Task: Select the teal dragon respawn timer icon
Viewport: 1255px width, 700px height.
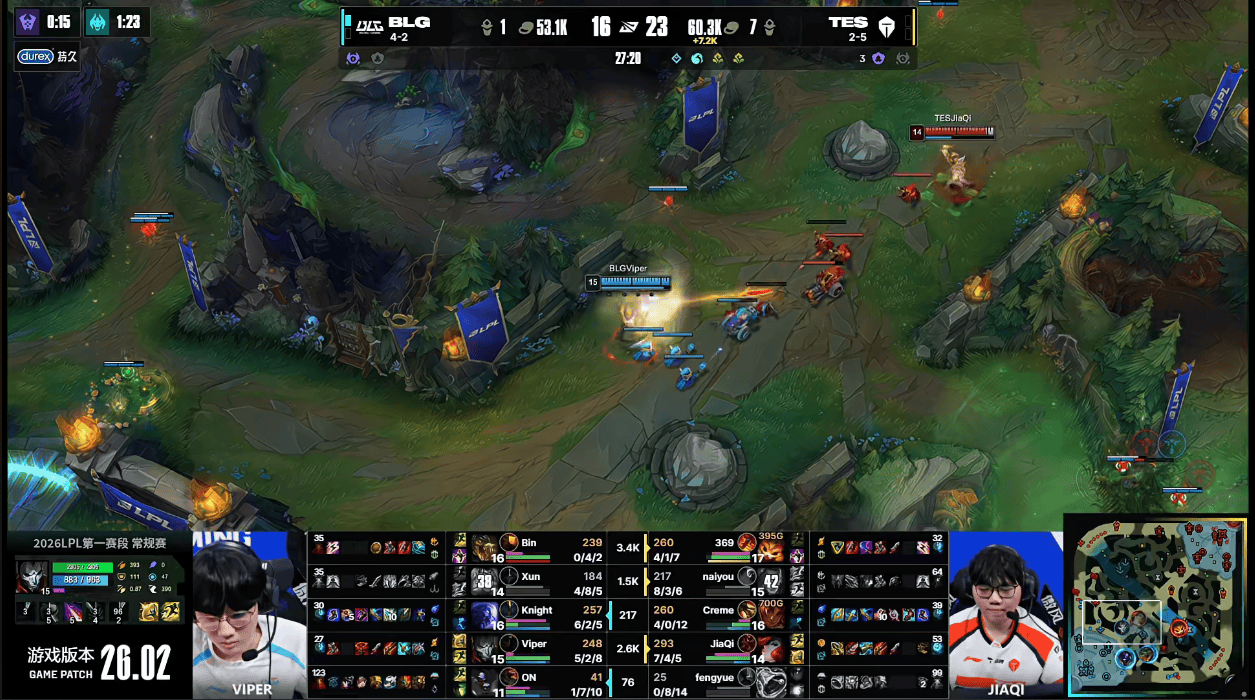Action: click(97, 22)
